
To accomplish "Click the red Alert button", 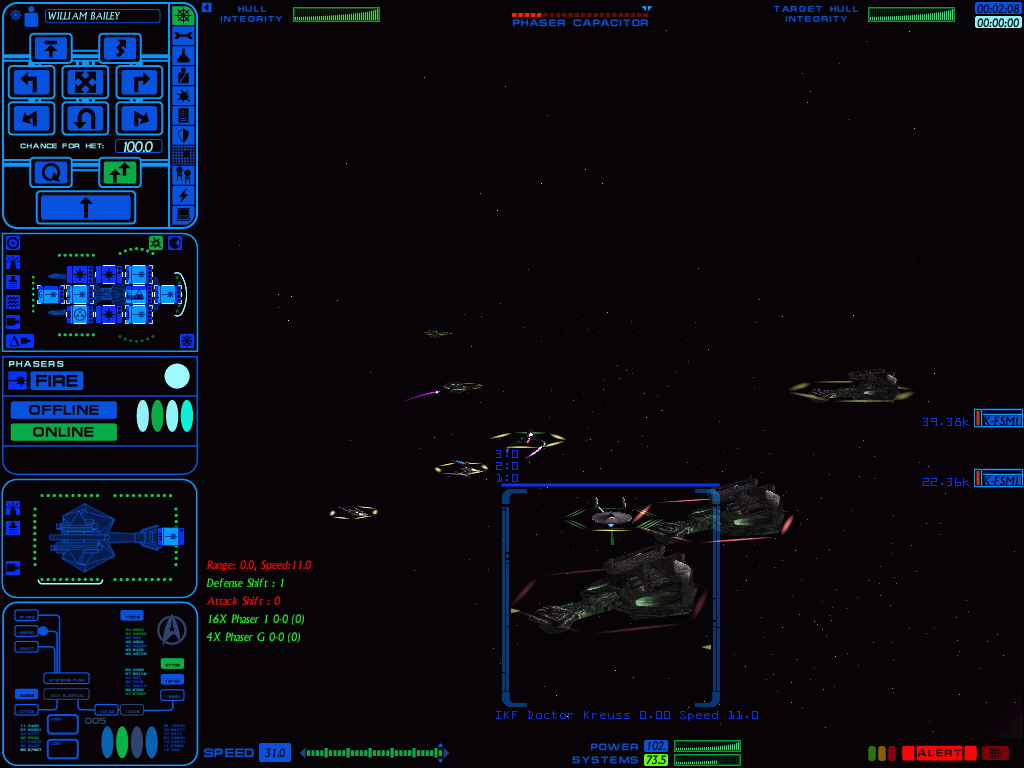I will pos(939,753).
